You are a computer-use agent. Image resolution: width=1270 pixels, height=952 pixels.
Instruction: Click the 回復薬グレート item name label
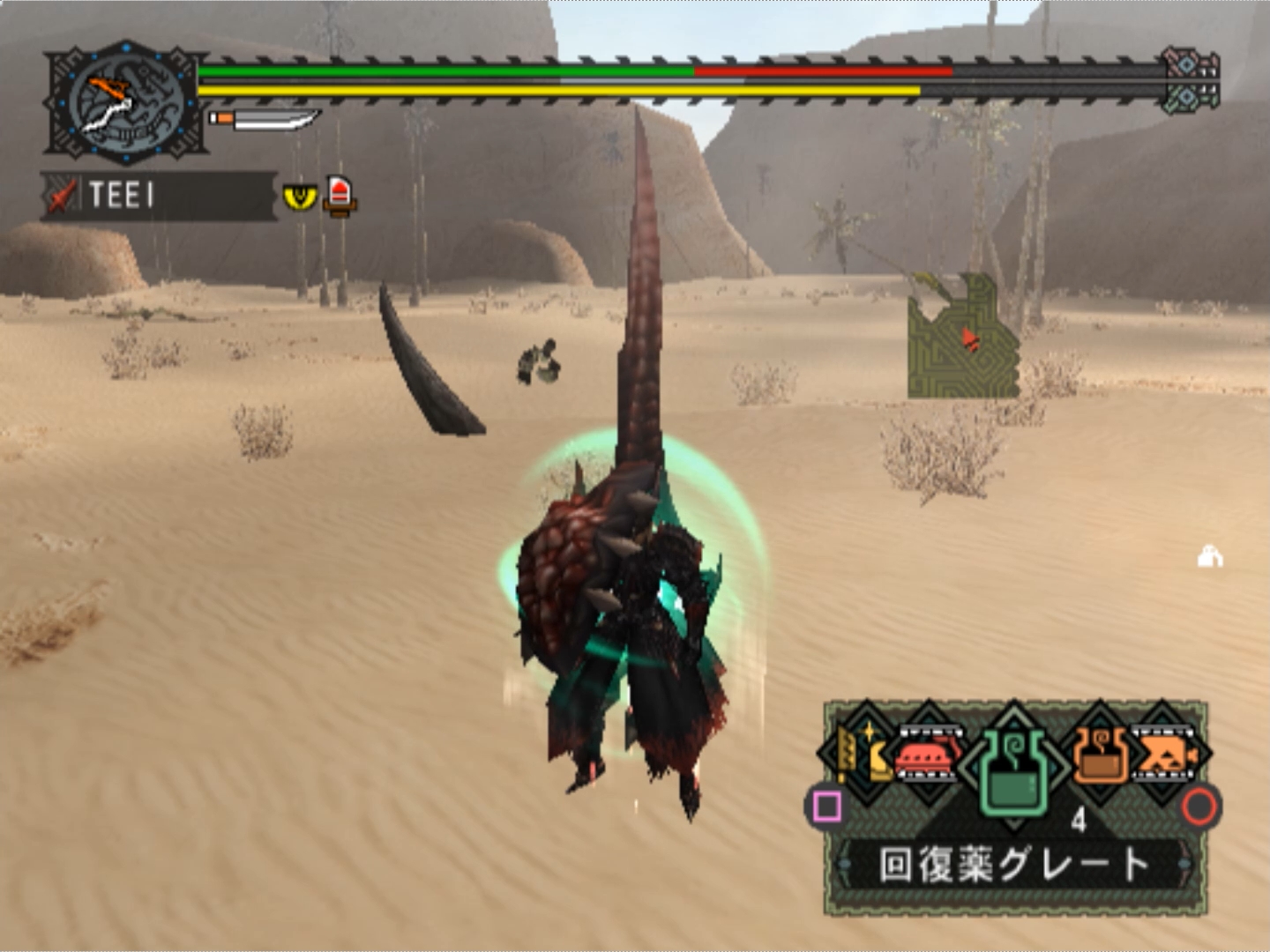(1014, 864)
